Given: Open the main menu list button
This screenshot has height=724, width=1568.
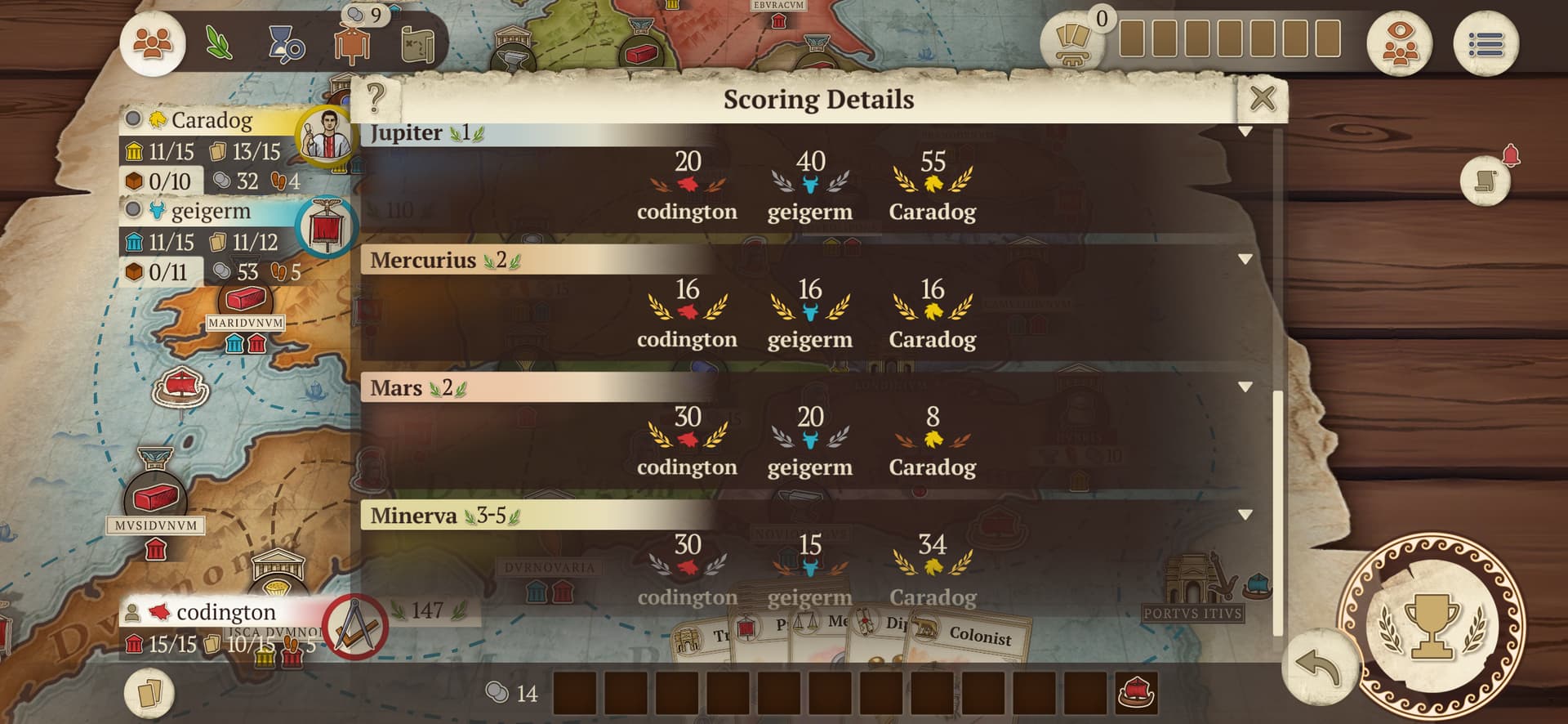Looking at the screenshot, I should click(1486, 44).
